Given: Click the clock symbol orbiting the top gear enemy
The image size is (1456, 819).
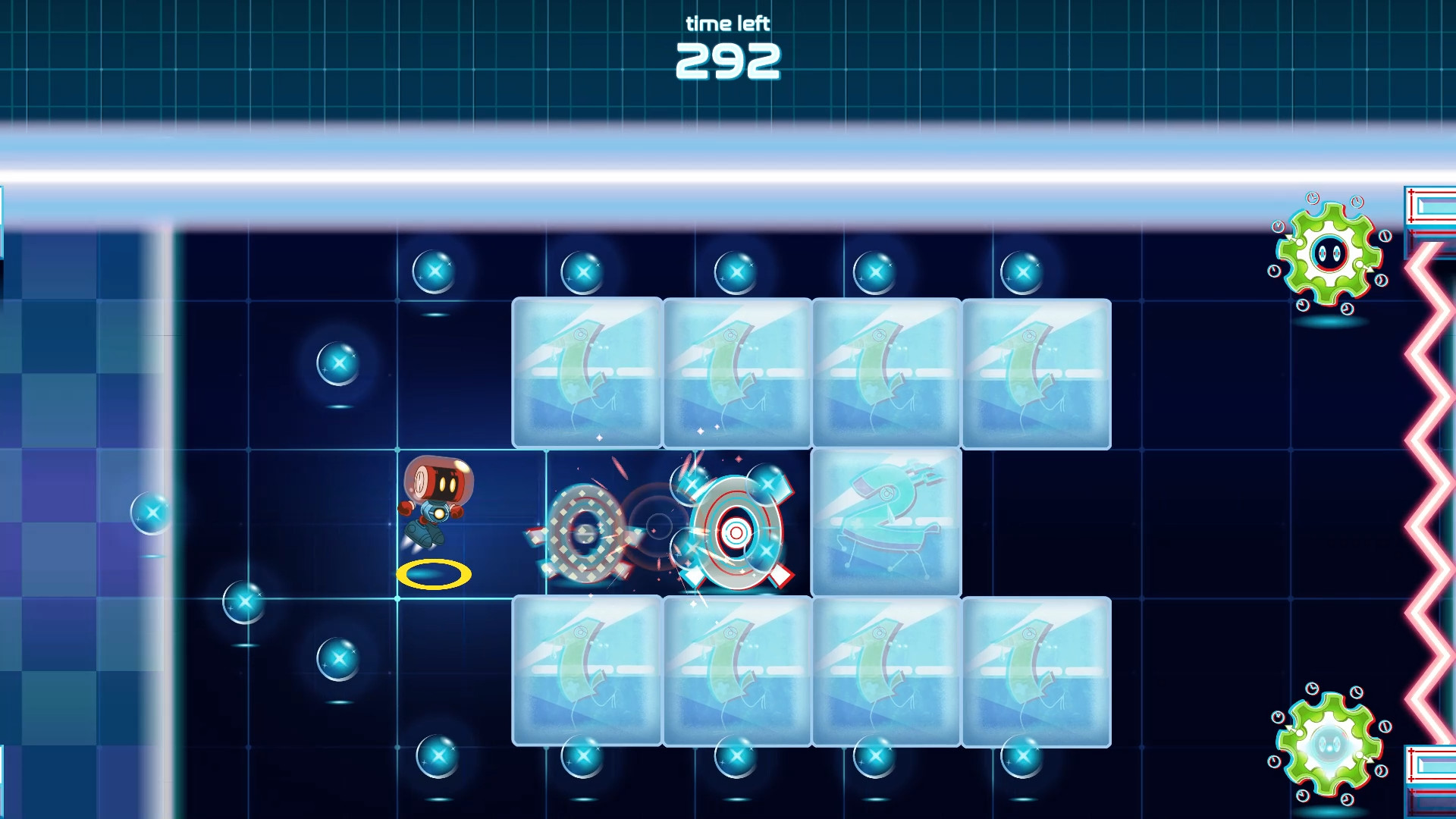Looking at the screenshot, I should (1312, 199).
